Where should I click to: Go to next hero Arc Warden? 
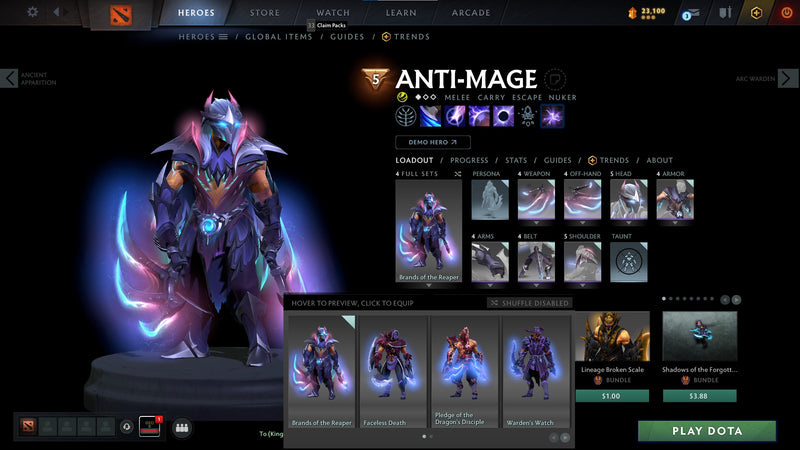click(x=789, y=78)
